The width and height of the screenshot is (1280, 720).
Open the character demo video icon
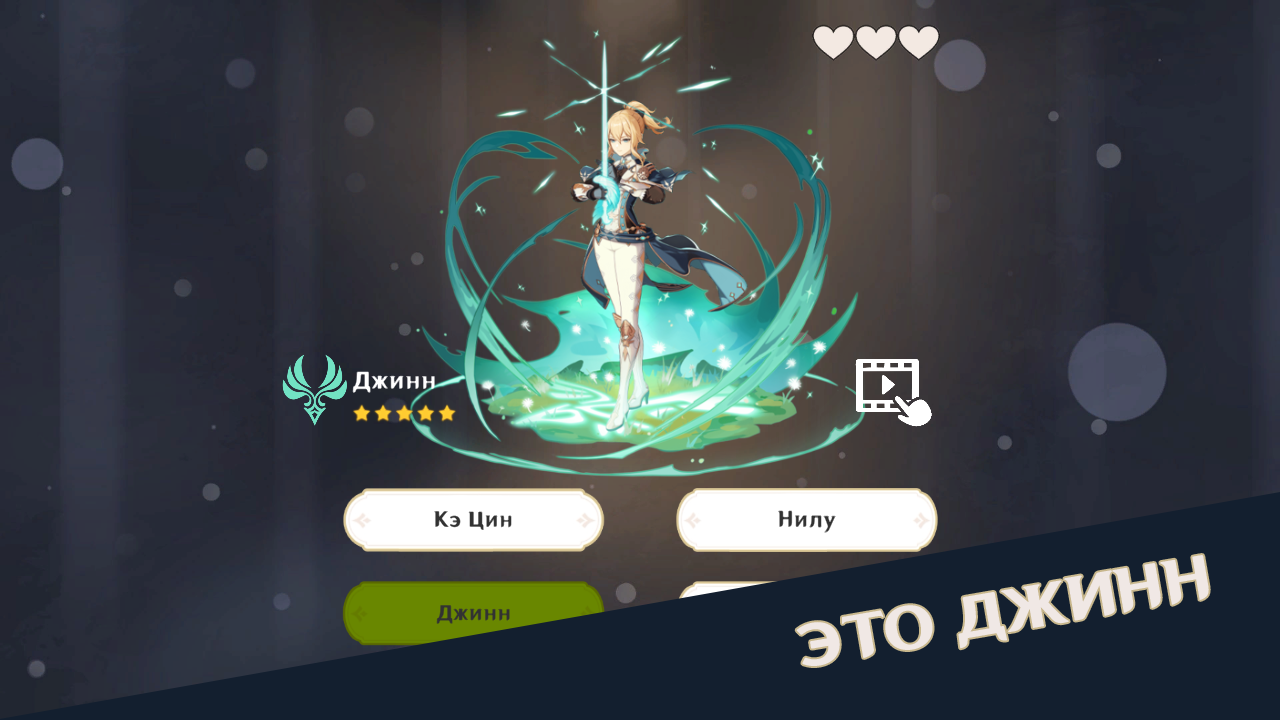coord(889,385)
